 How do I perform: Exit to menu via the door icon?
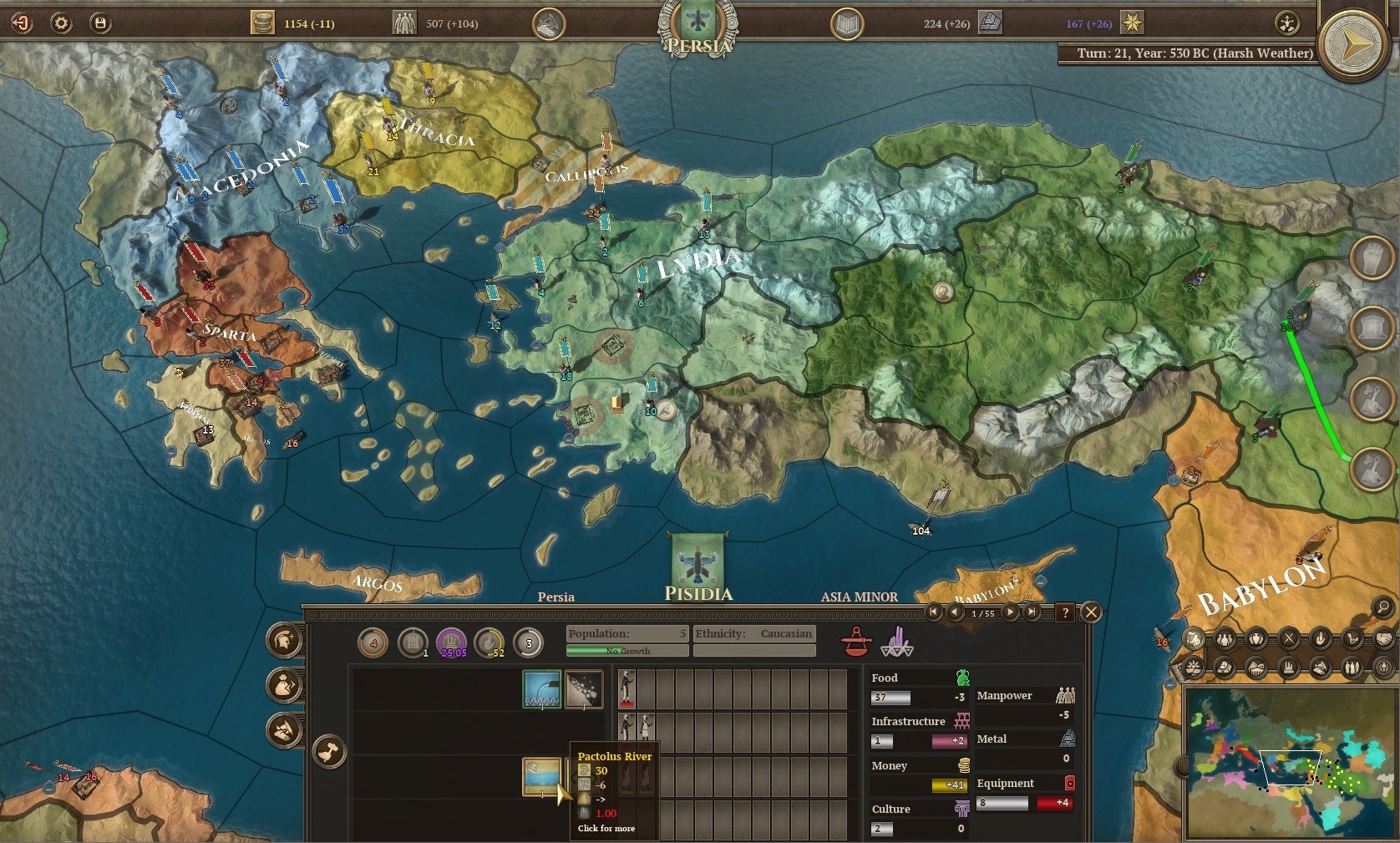pyautogui.click(x=21, y=23)
